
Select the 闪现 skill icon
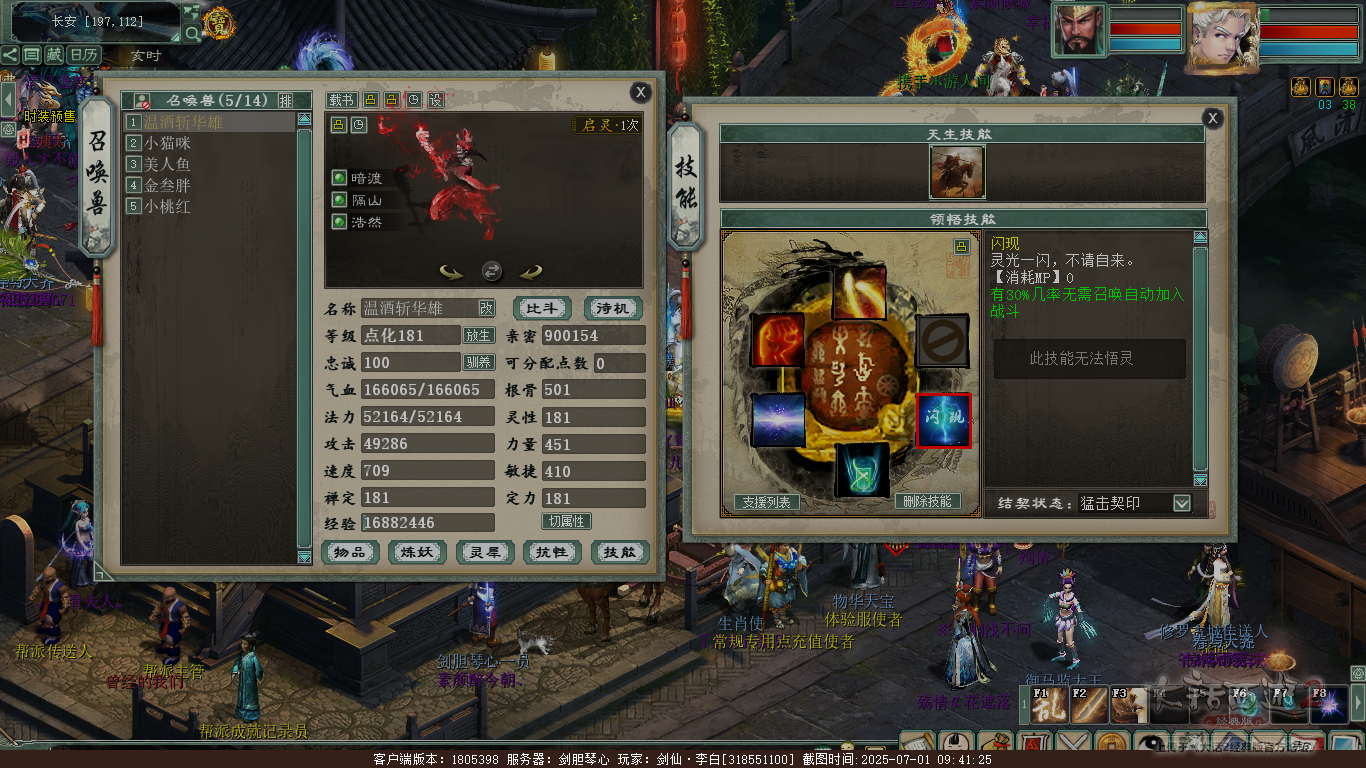943,421
